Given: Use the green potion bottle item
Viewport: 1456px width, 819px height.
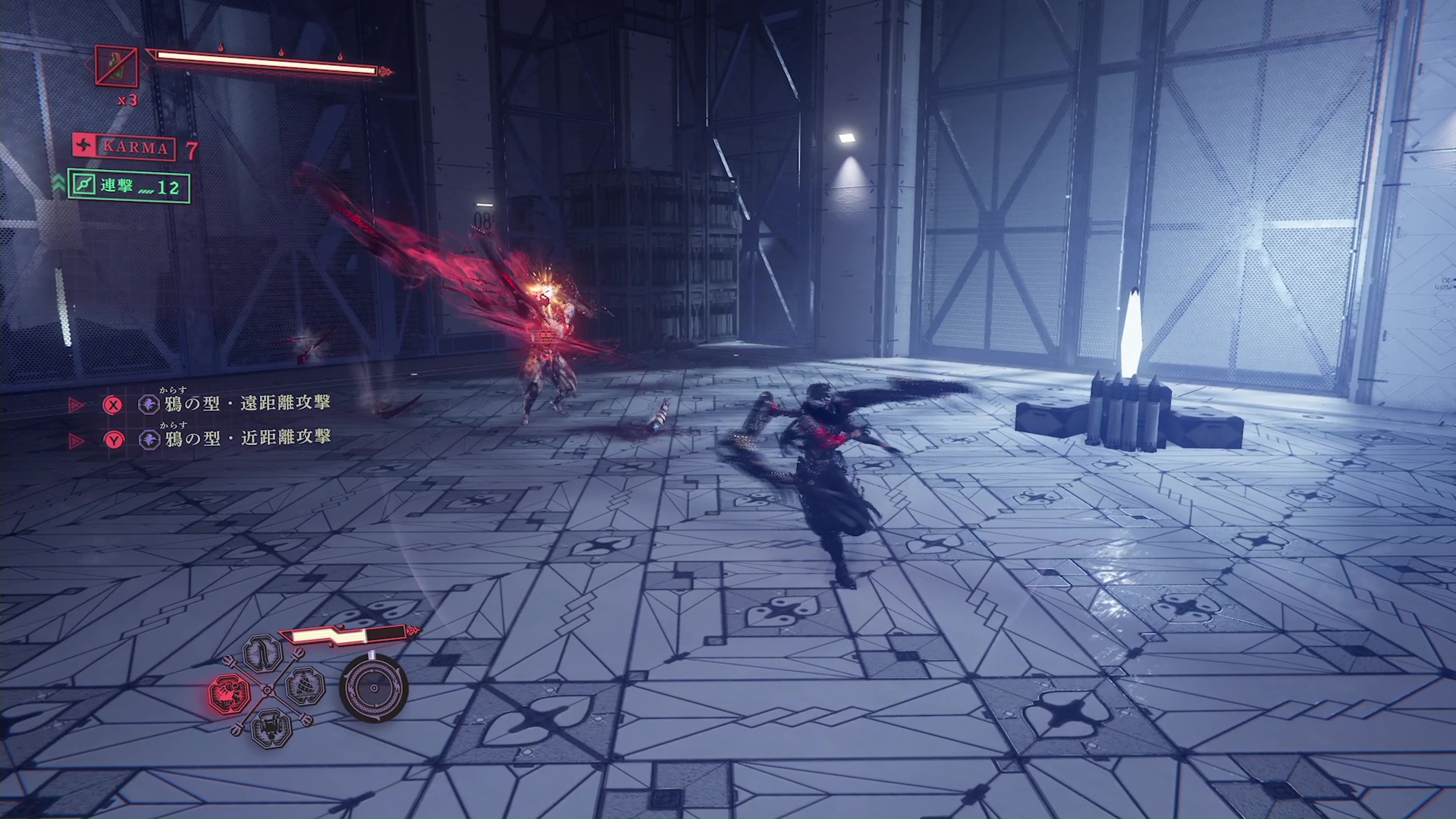Looking at the screenshot, I should coord(117,66).
